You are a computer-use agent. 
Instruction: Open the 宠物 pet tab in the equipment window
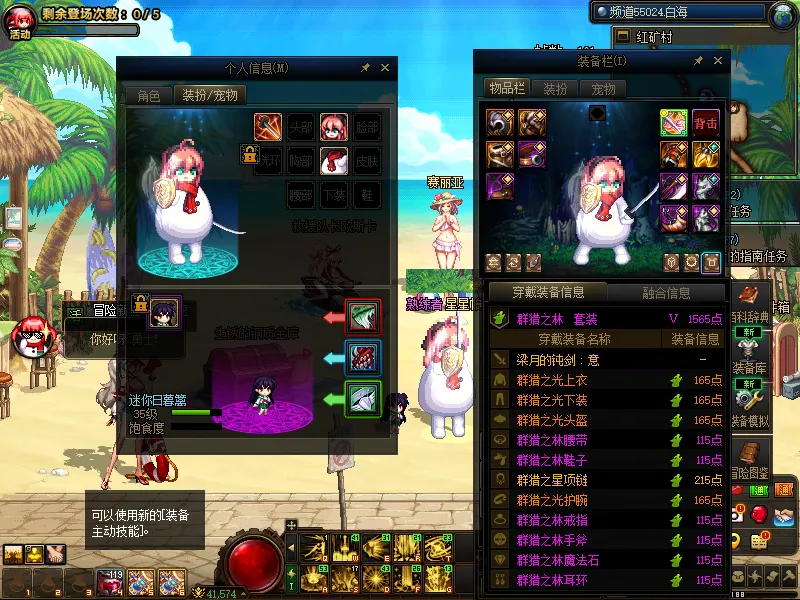coord(603,88)
